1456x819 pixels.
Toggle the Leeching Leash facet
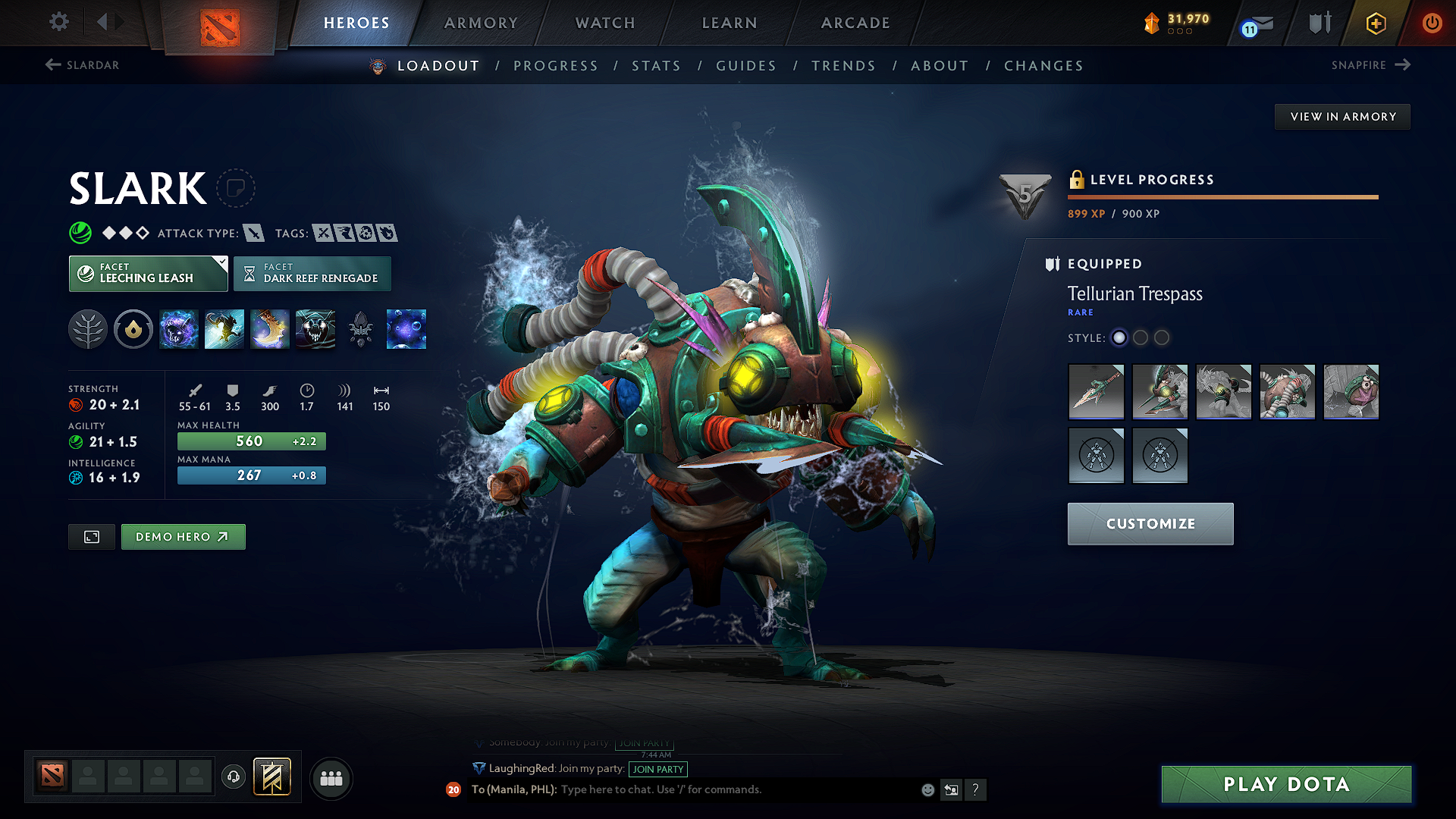[x=148, y=273]
